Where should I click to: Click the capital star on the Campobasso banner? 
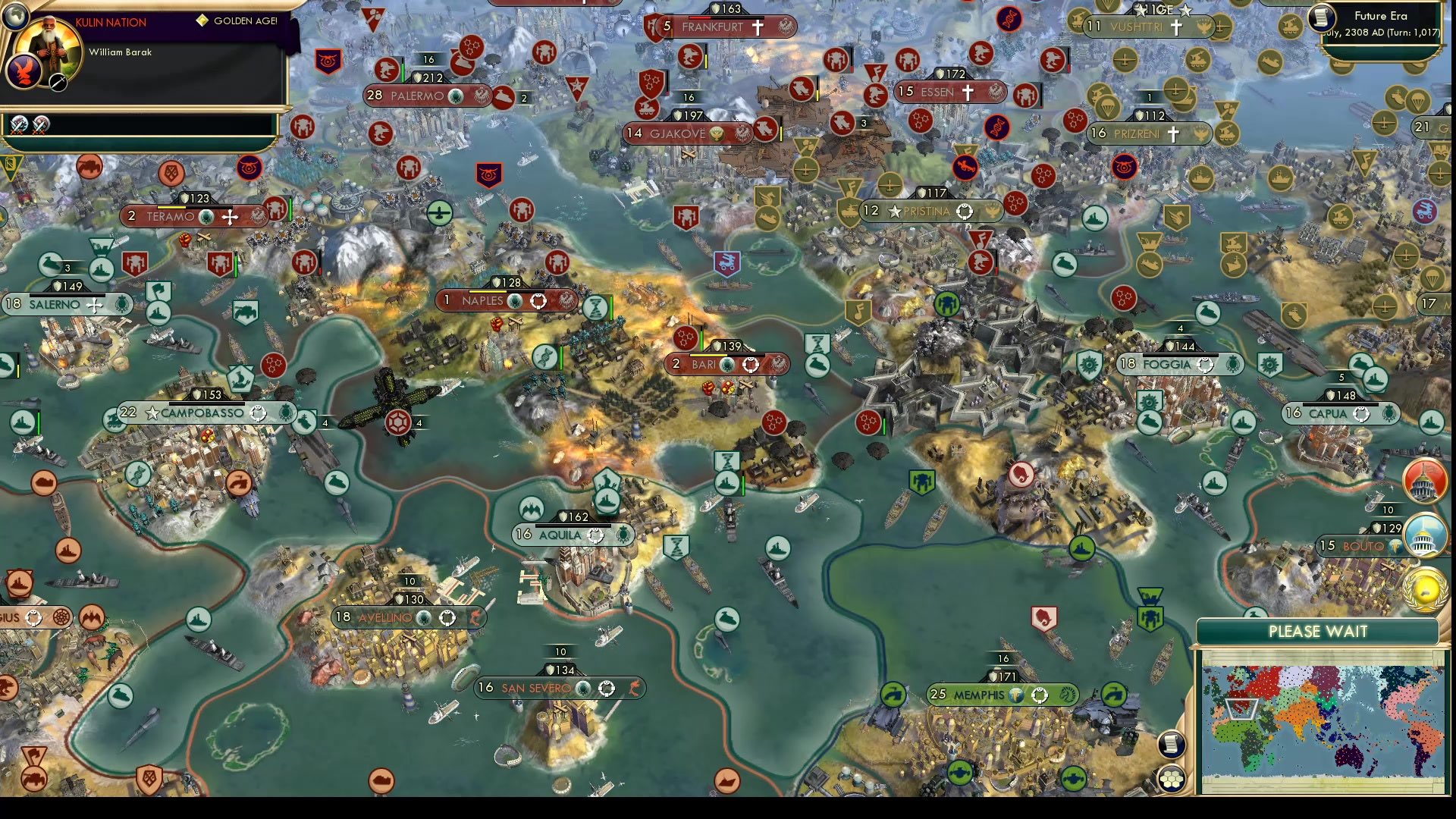[x=153, y=413]
